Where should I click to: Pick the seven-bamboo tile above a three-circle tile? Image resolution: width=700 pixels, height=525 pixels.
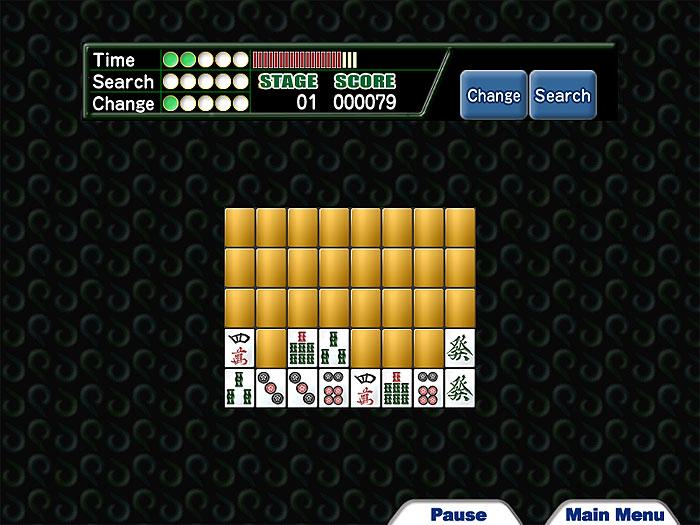pos(303,347)
